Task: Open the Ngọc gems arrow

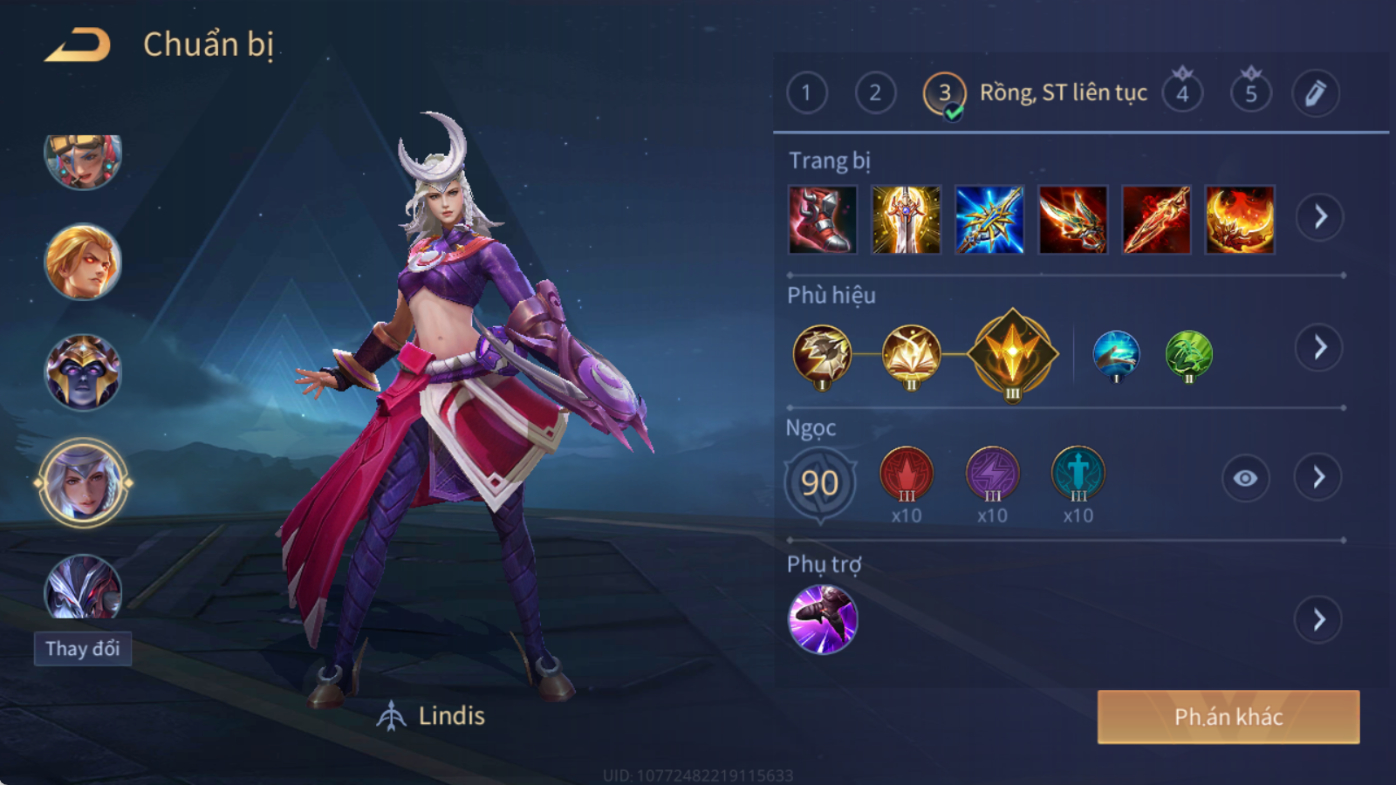Action: pos(1319,478)
